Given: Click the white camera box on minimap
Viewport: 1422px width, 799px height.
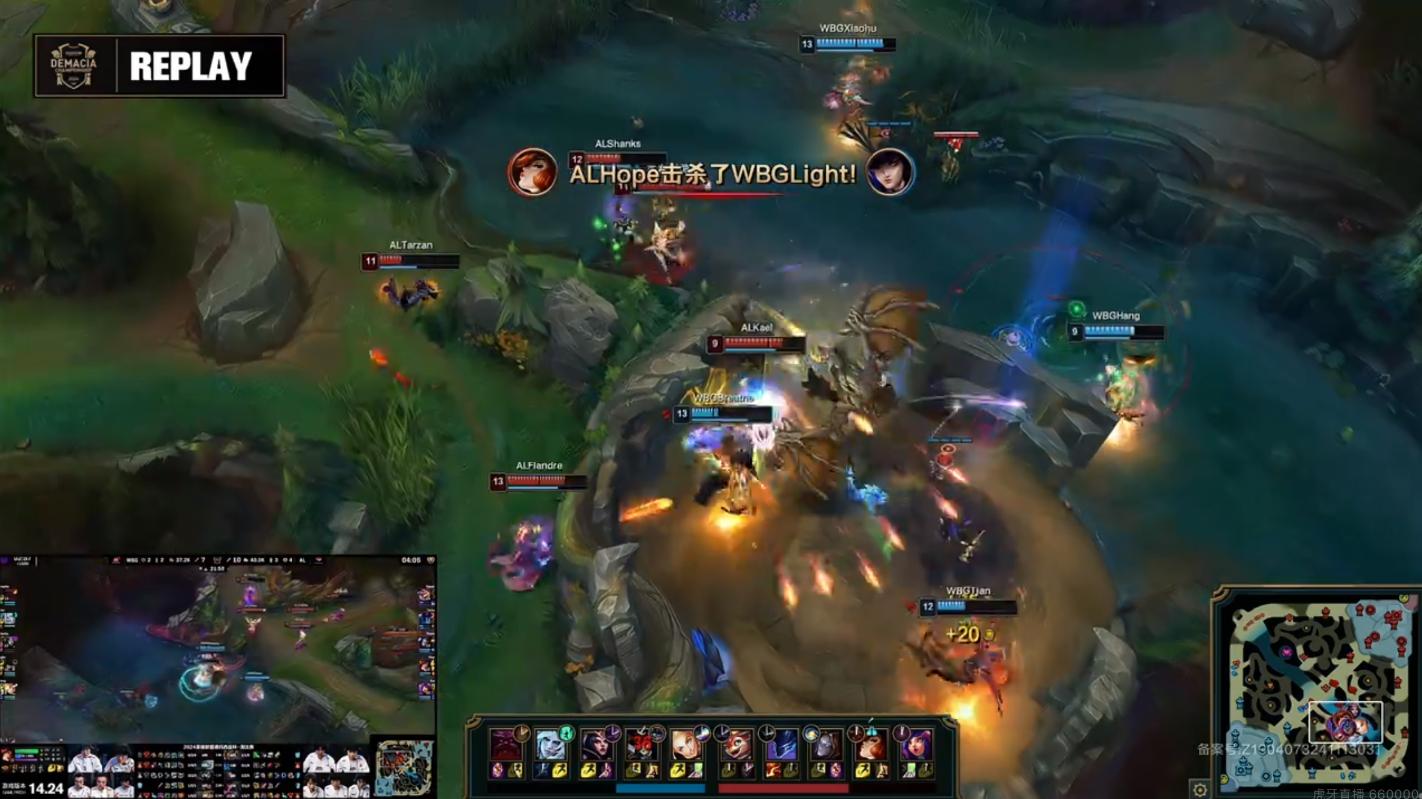Looking at the screenshot, I should click(x=1345, y=722).
